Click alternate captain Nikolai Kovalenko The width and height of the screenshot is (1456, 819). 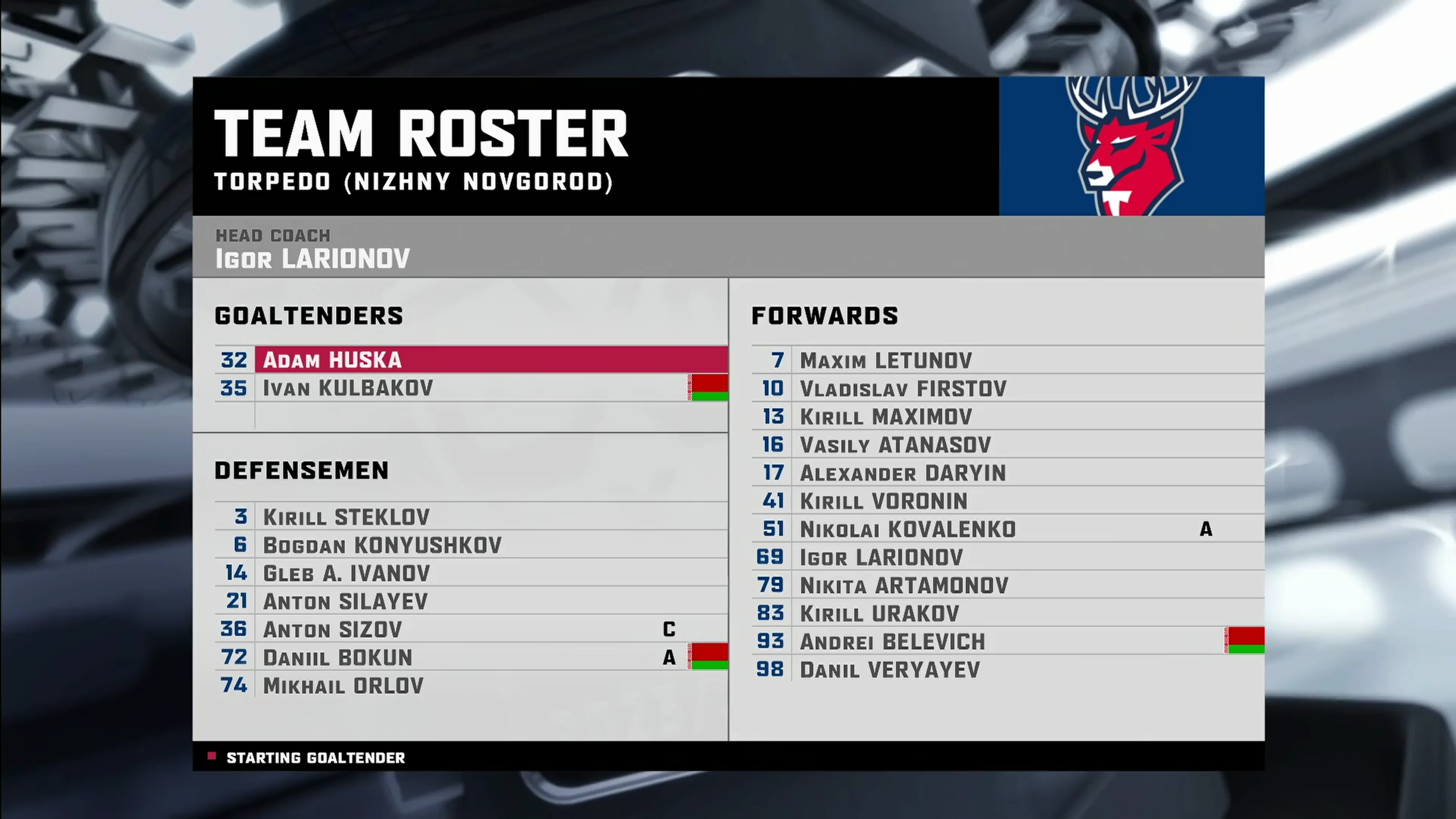[907, 529]
